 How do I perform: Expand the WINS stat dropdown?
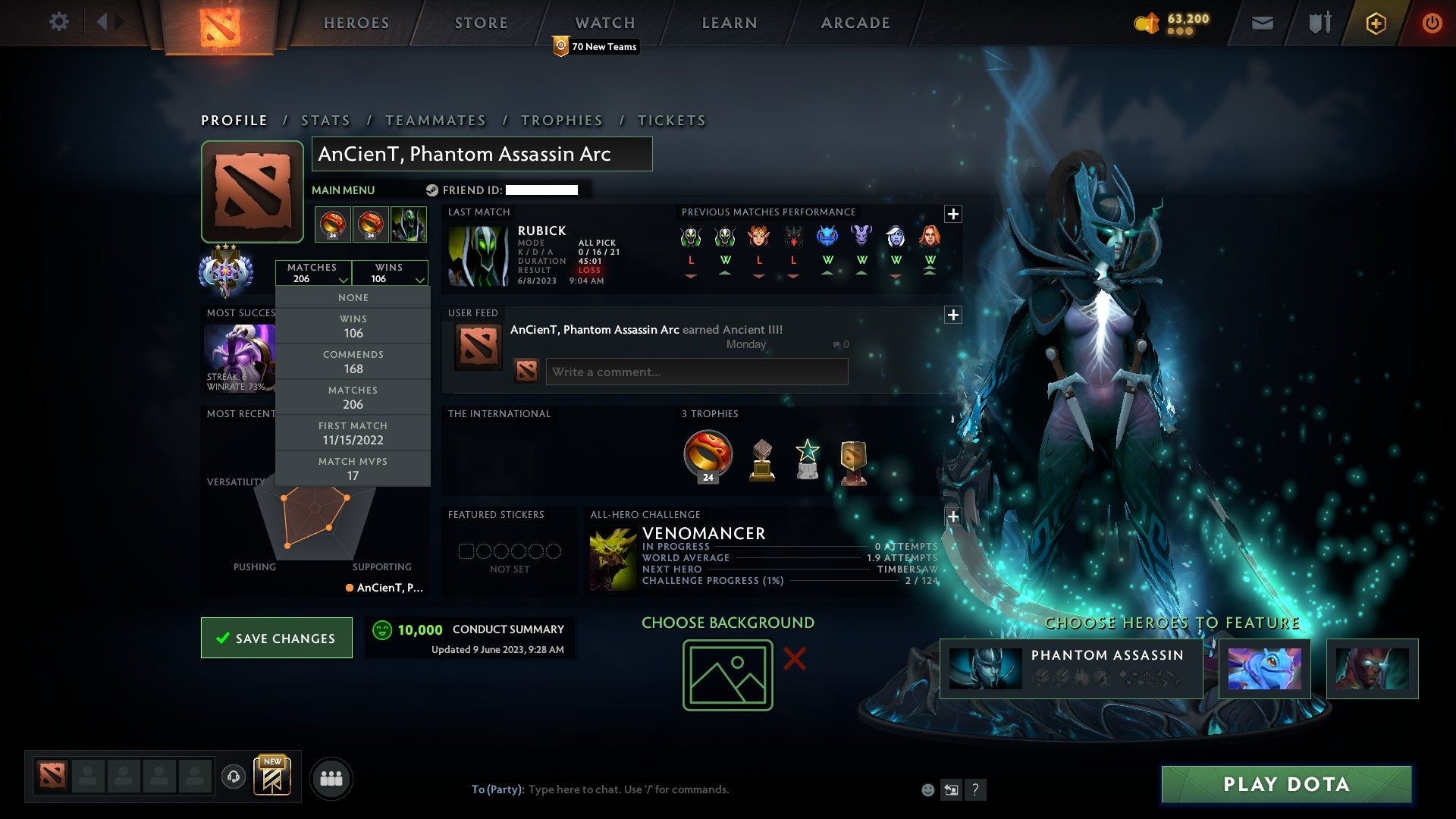390,273
